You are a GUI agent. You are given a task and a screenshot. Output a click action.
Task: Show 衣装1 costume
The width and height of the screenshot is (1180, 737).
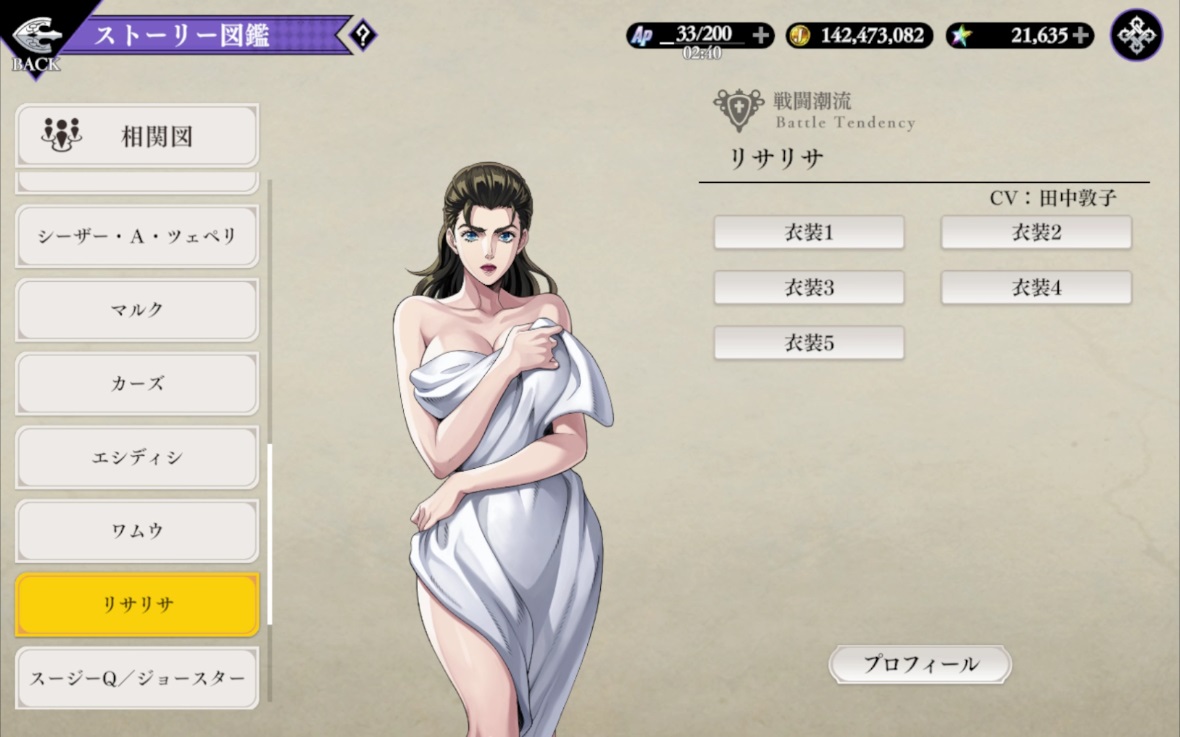coord(808,233)
